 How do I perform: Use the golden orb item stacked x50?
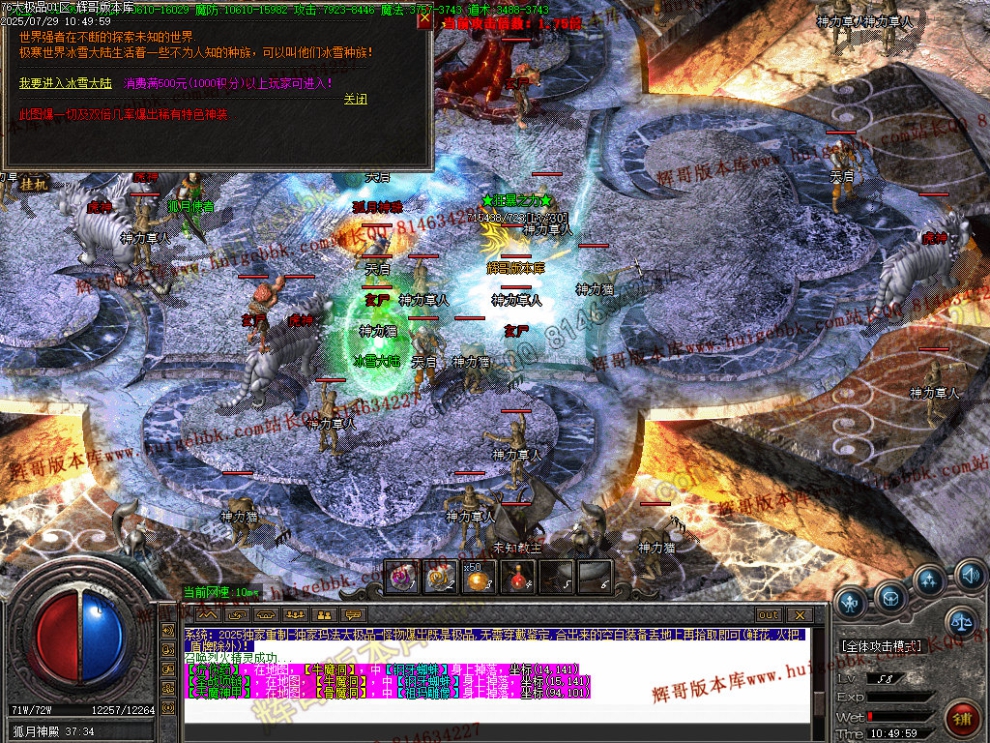click(x=478, y=577)
